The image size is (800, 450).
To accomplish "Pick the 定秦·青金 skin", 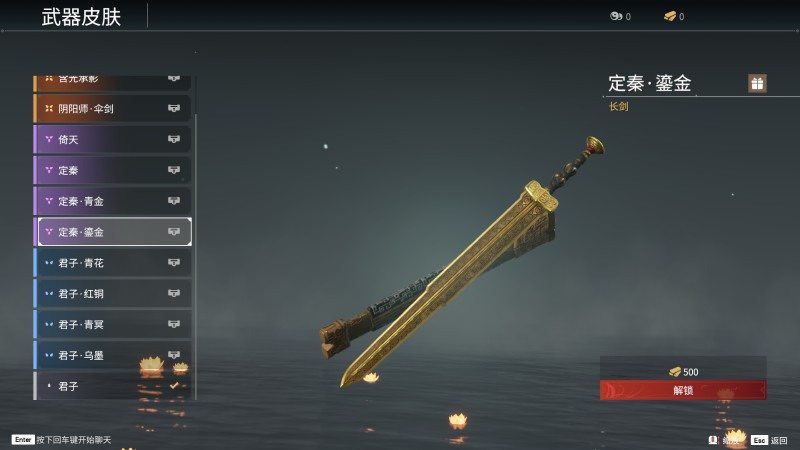I will pyautogui.click(x=112, y=201).
